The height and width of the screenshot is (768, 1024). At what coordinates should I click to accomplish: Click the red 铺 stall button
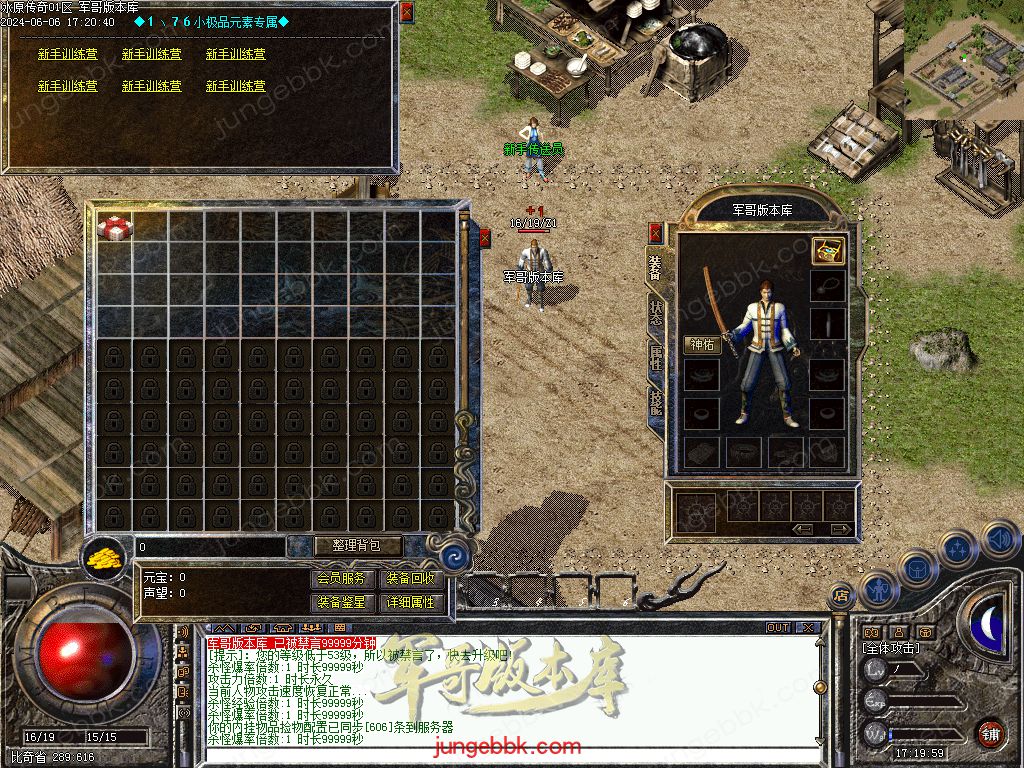pyautogui.click(x=990, y=733)
